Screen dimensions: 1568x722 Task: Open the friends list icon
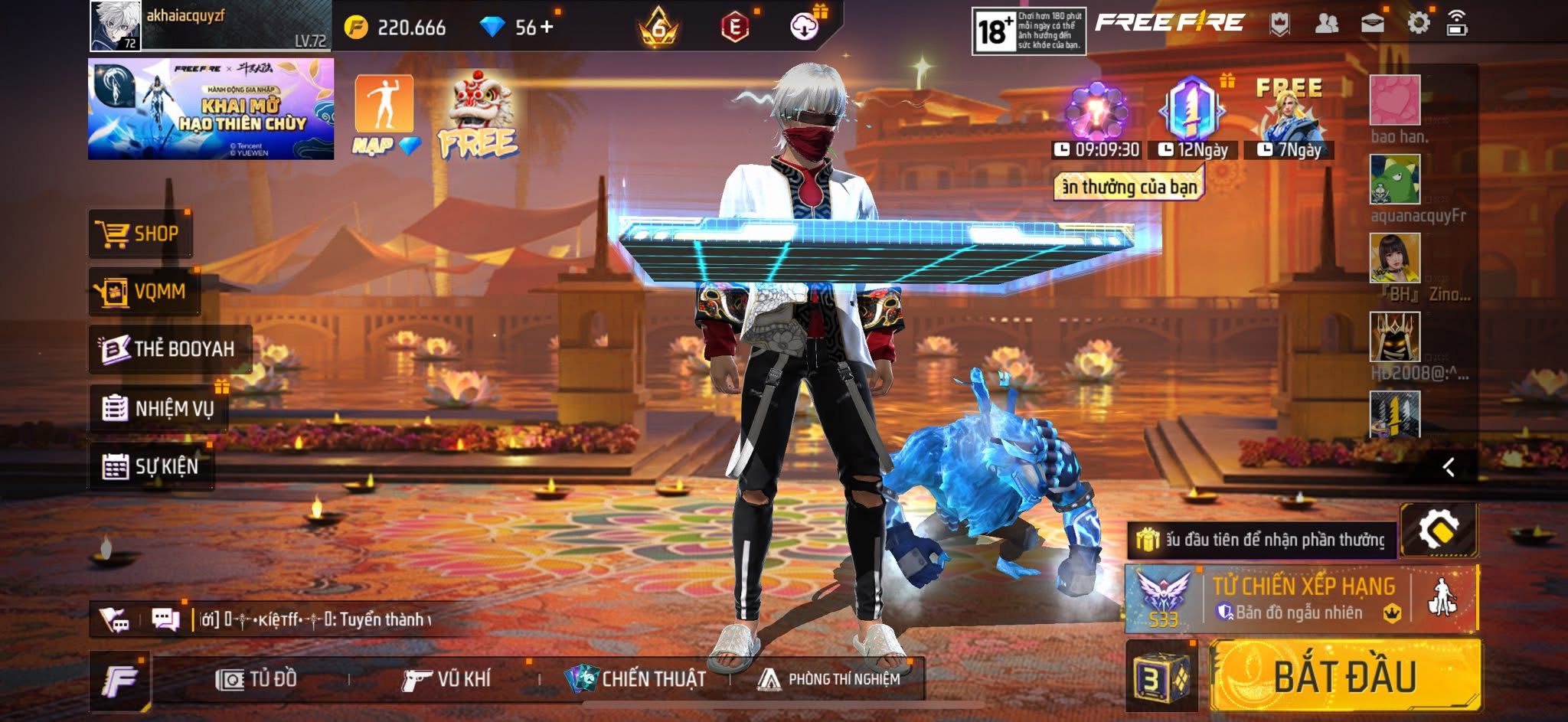[x=1326, y=24]
